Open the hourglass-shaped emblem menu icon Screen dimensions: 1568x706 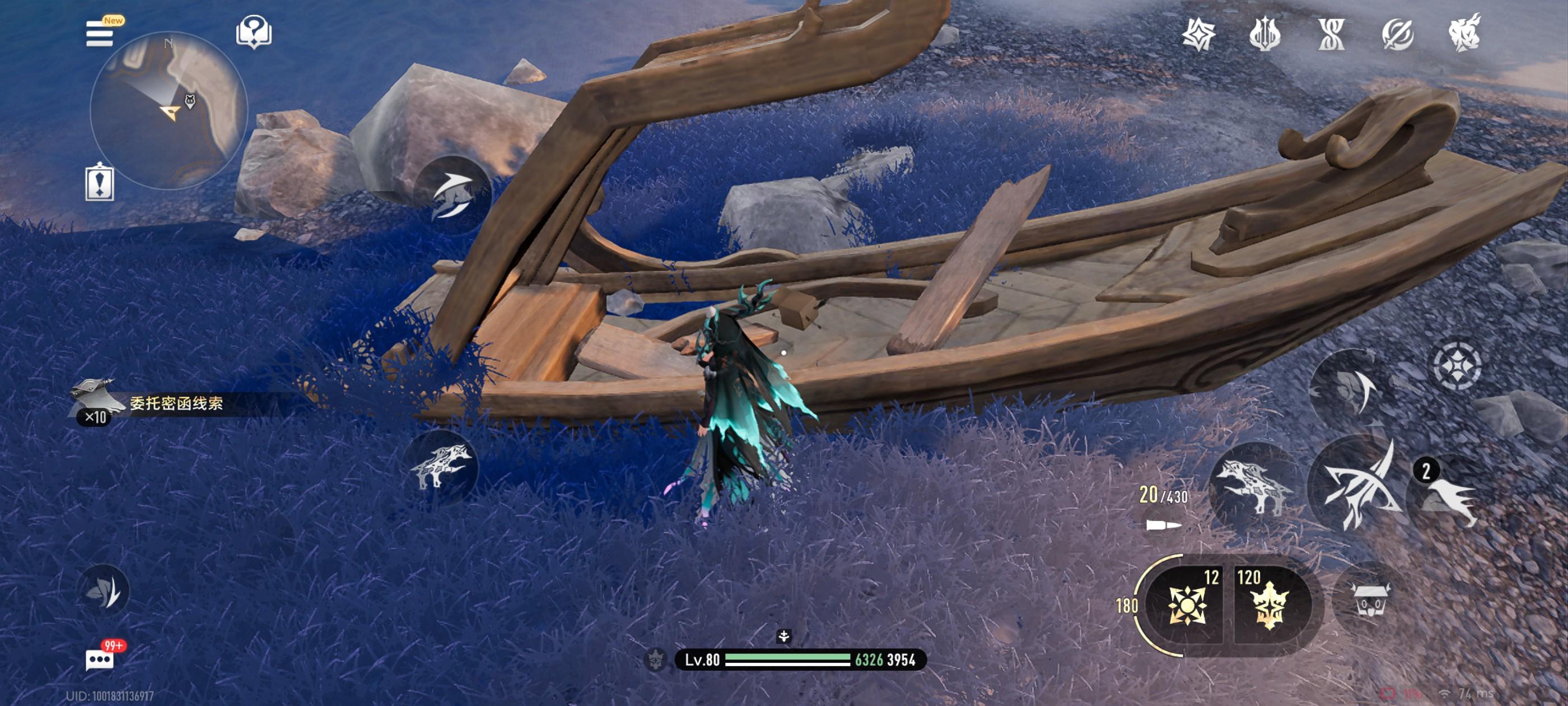pos(1331,34)
